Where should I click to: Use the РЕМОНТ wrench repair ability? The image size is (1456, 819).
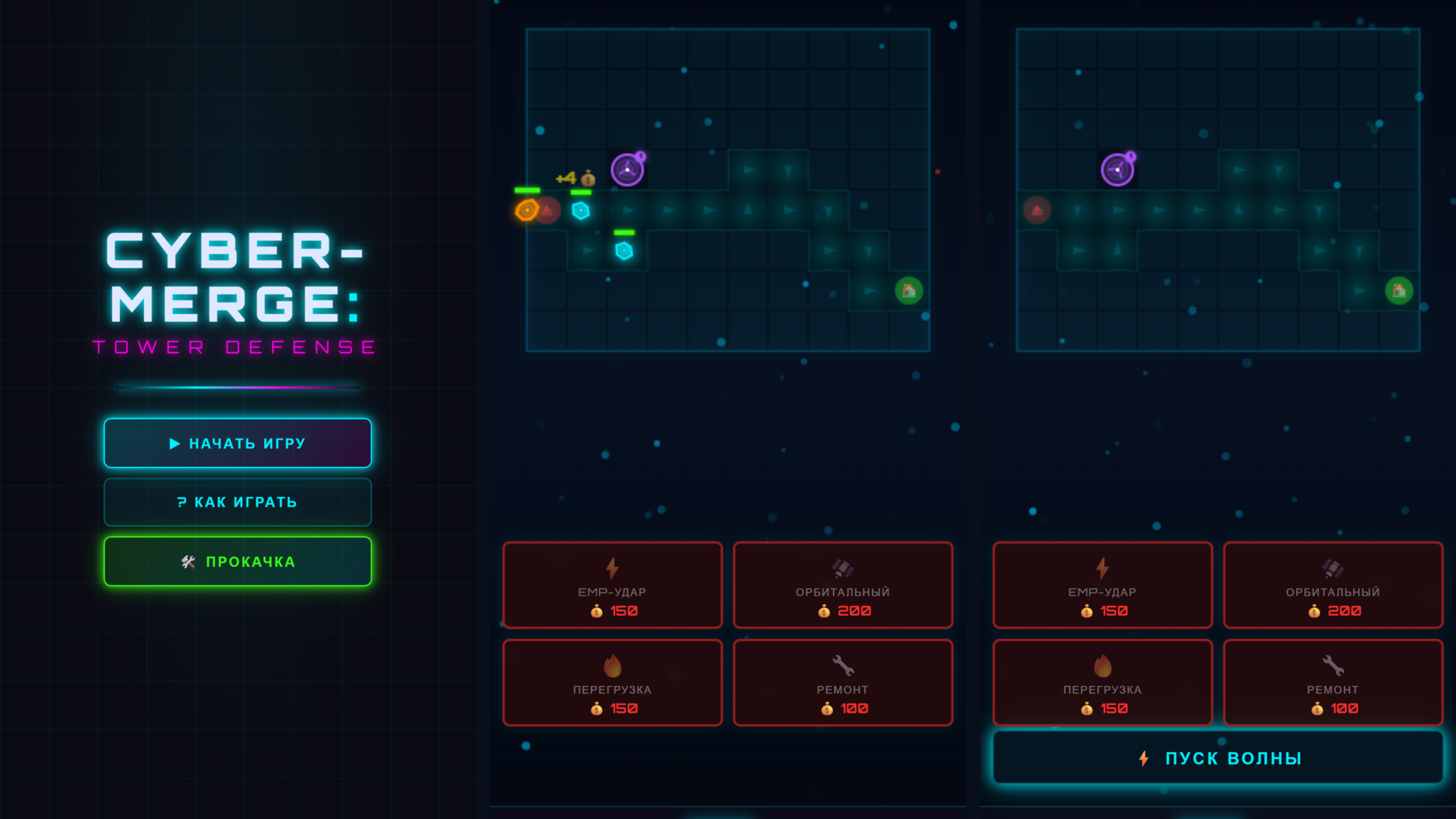843,682
